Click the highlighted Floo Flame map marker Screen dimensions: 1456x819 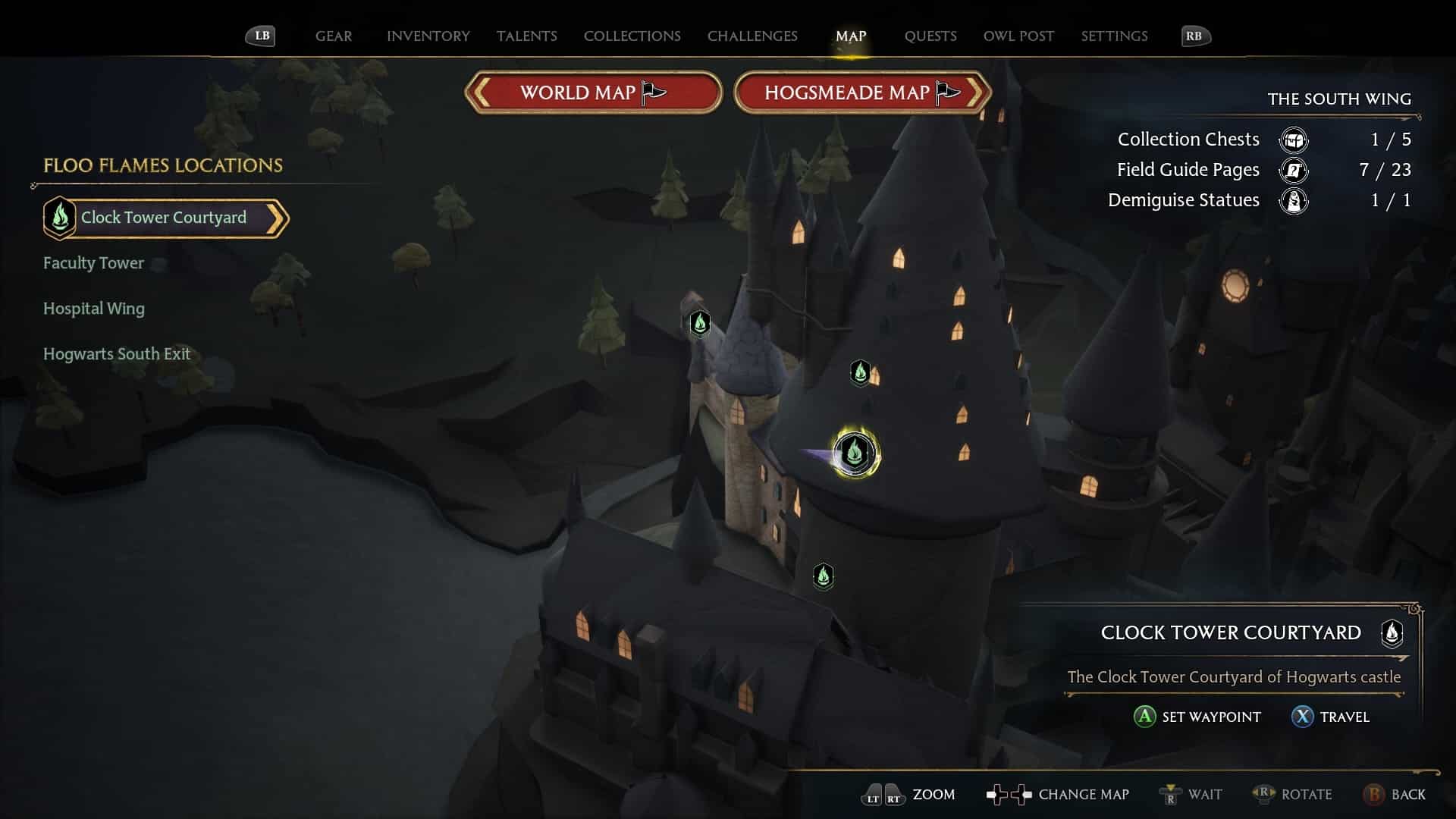tap(855, 453)
